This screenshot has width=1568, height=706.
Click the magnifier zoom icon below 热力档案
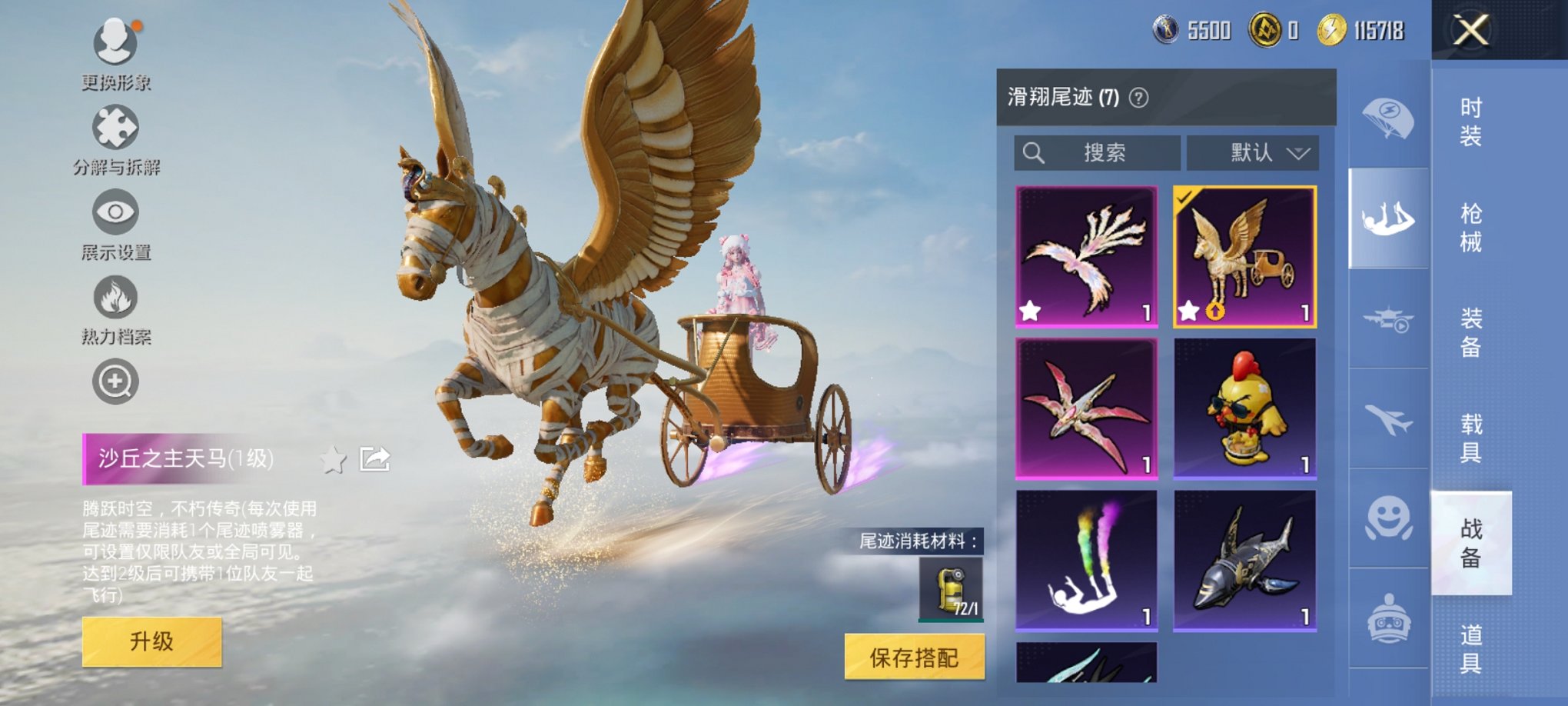click(x=115, y=379)
